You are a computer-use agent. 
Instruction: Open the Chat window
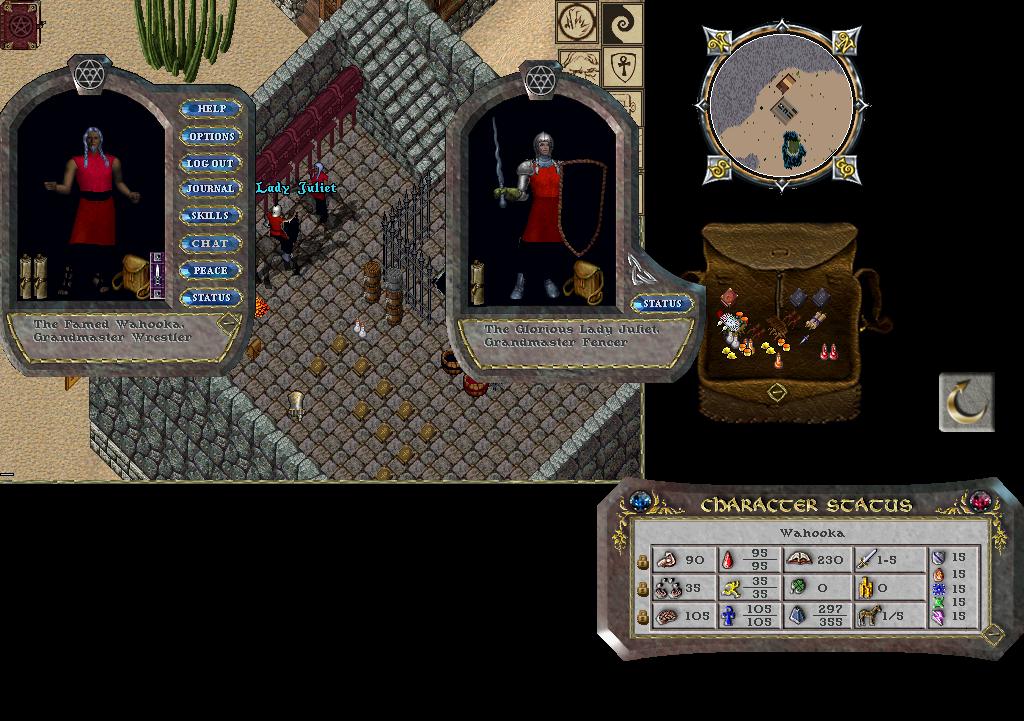(x=211, y=243)
